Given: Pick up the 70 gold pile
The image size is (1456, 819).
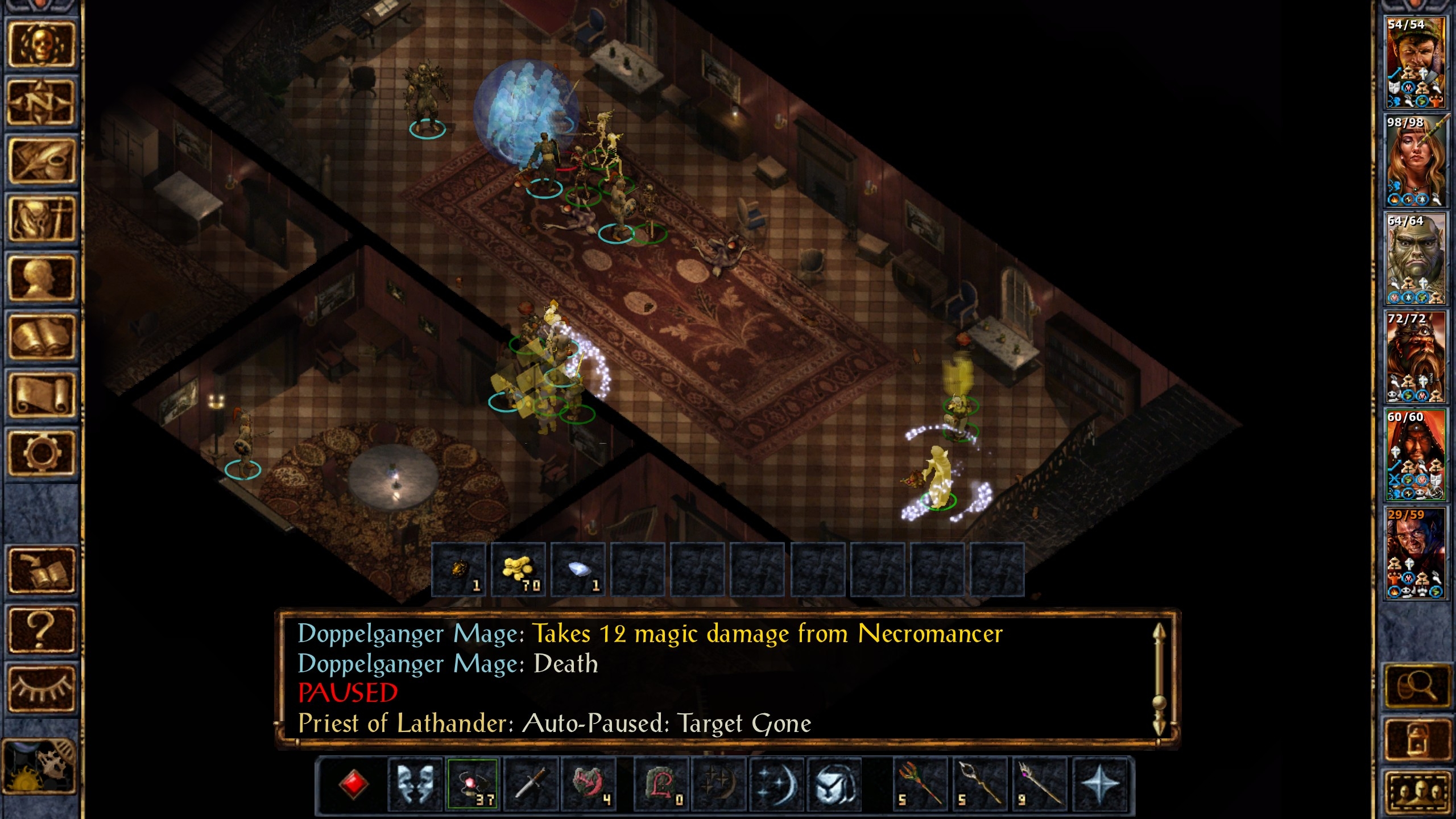Looking at the screenshot, I should [x=518, y=570].
